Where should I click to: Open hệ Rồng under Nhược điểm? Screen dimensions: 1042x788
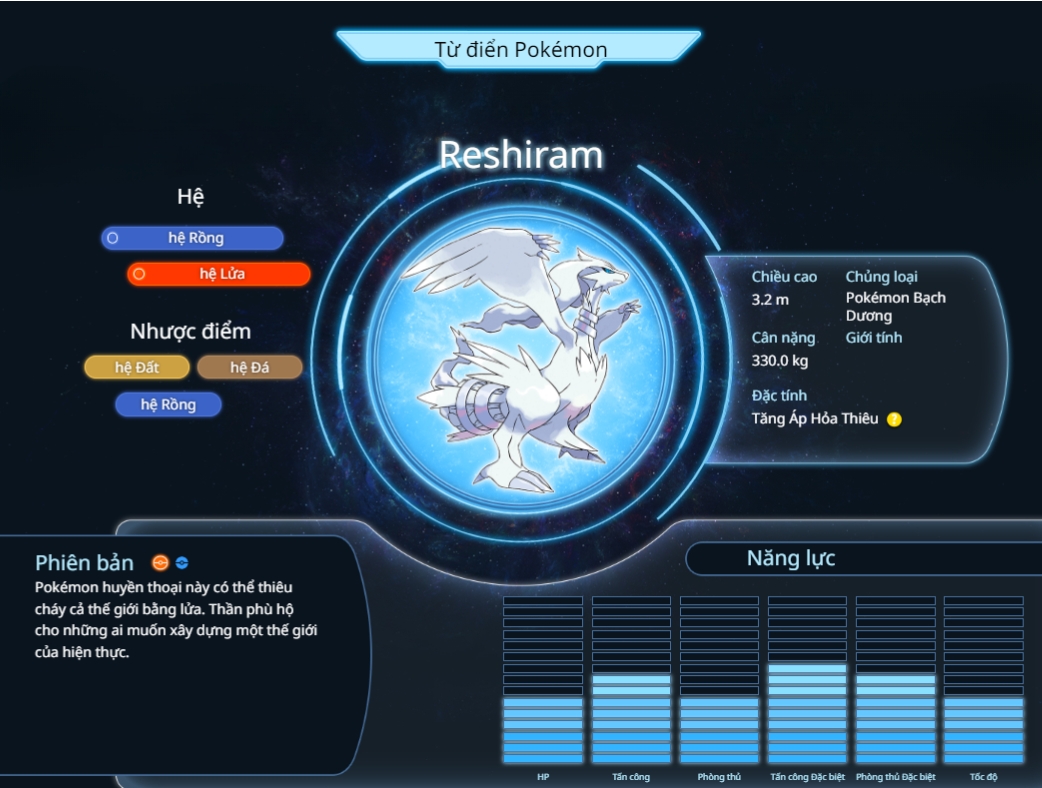coord(168,405)
